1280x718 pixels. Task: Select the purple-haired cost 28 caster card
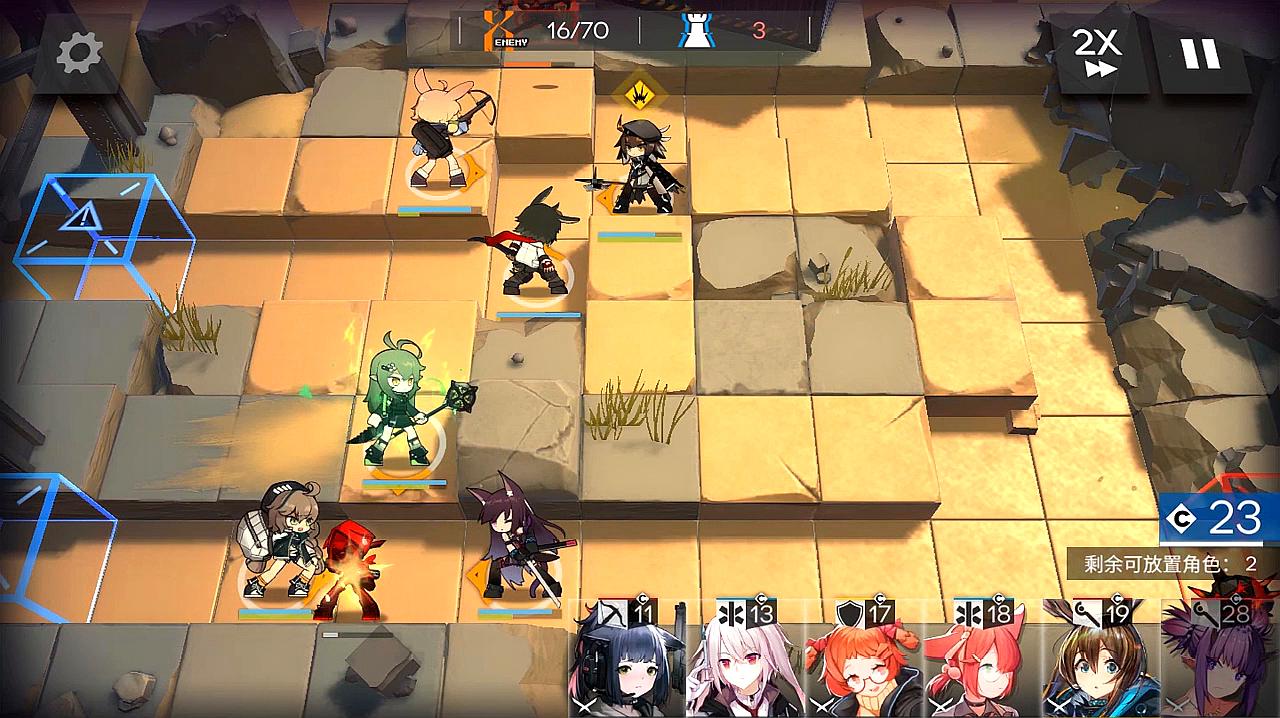pos(1220,660)
